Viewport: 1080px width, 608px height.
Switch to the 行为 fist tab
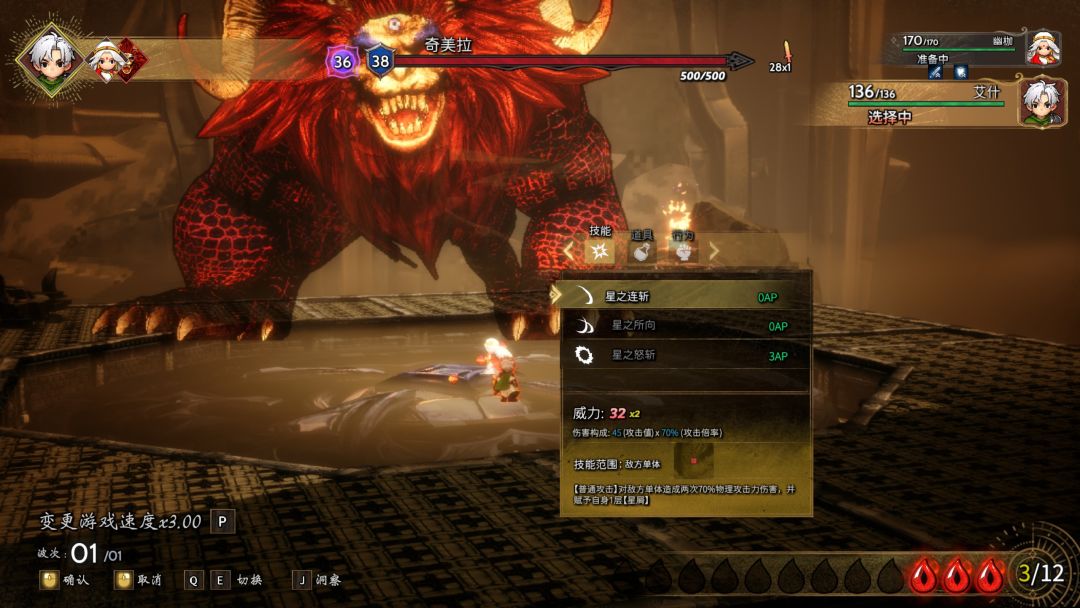pyautogui.click(x=684, y=252)
